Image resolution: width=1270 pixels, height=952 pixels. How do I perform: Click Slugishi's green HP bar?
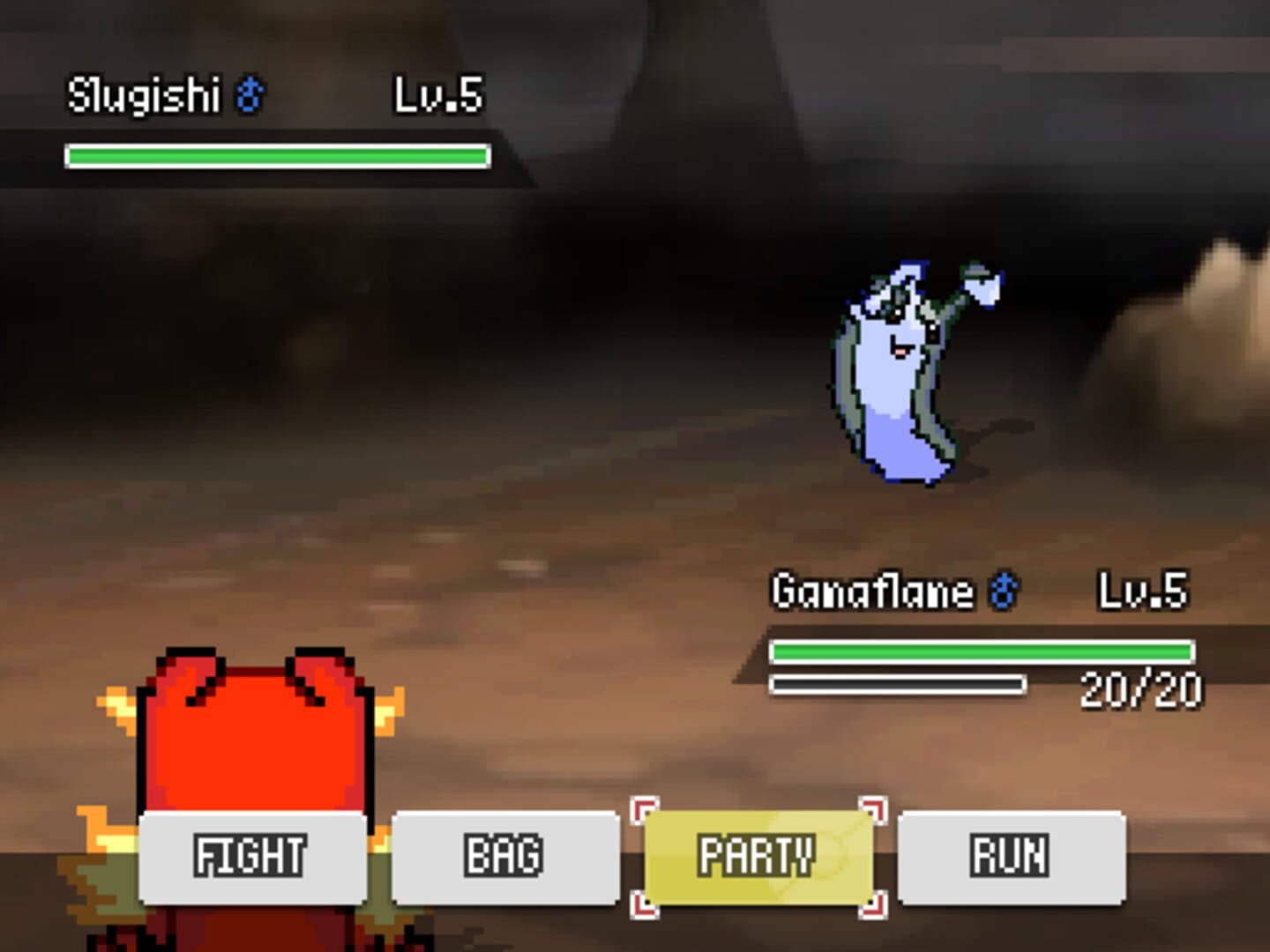(278, 155)
